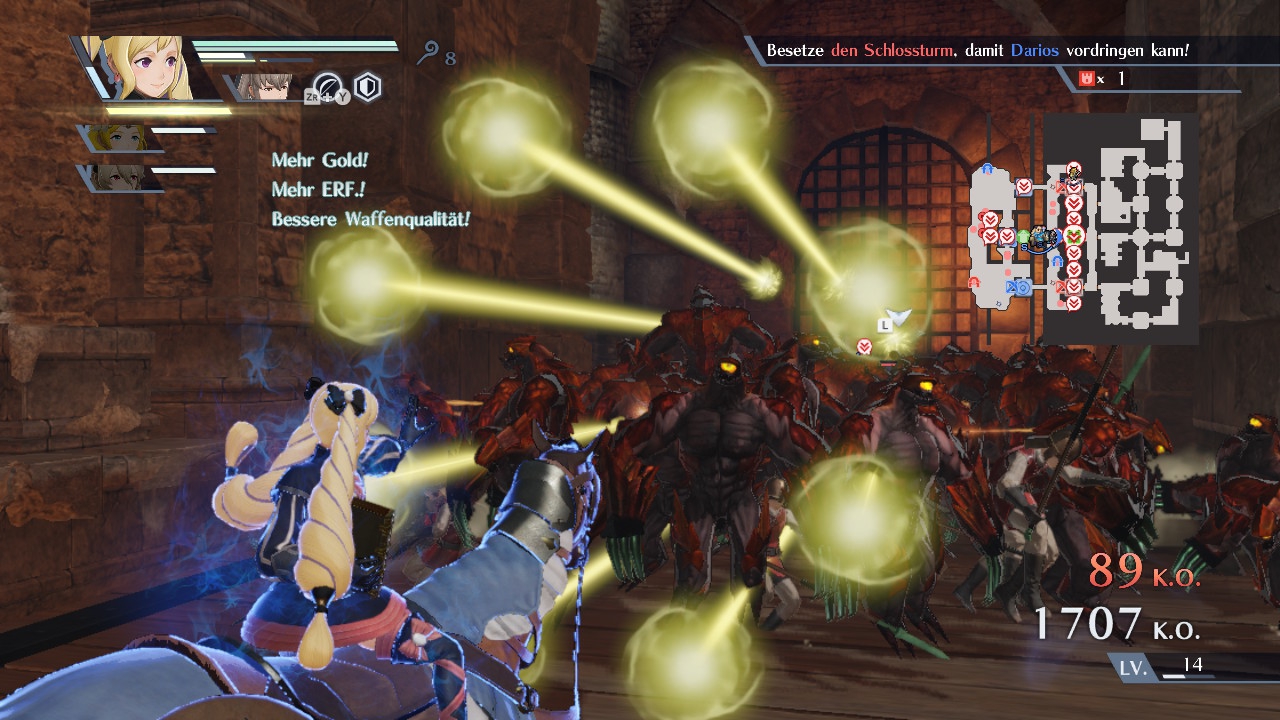The height and width of the screenshot is (720, 1280).
Task: Click the staff item counter icon
Action: [x=429, y=54]
